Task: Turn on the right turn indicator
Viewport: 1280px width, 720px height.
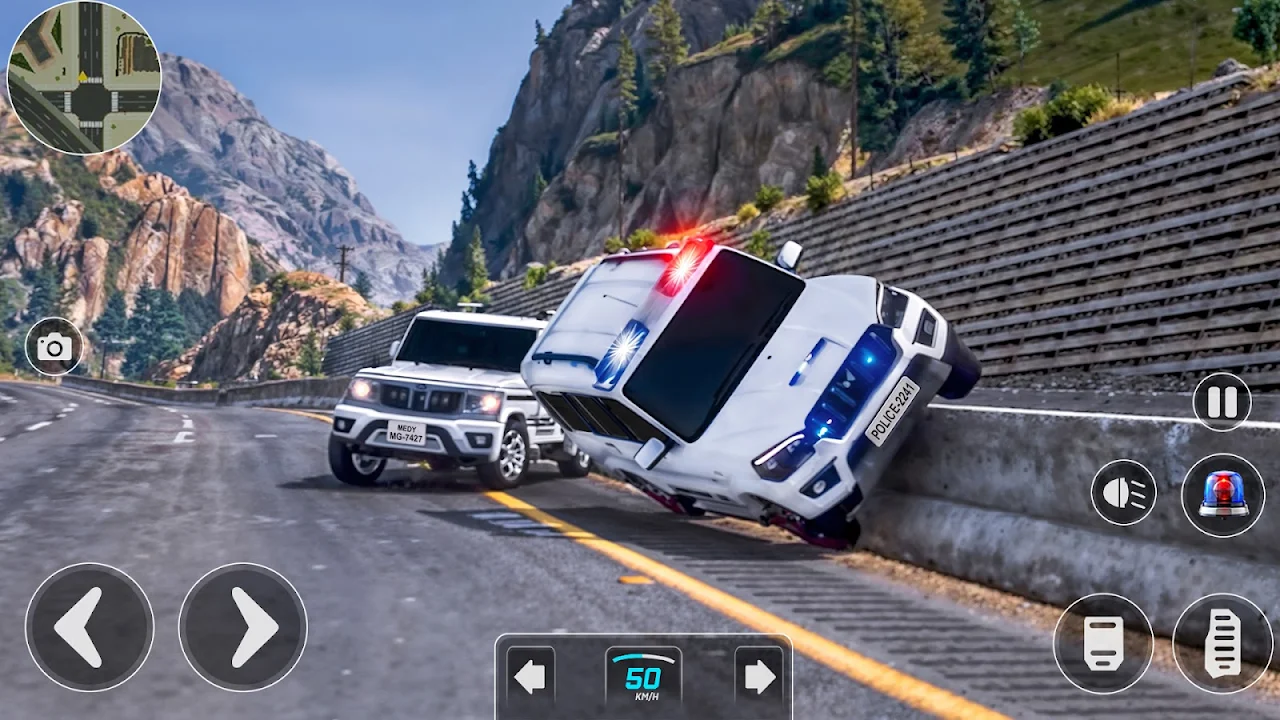Action: click(x=759, y=677)
